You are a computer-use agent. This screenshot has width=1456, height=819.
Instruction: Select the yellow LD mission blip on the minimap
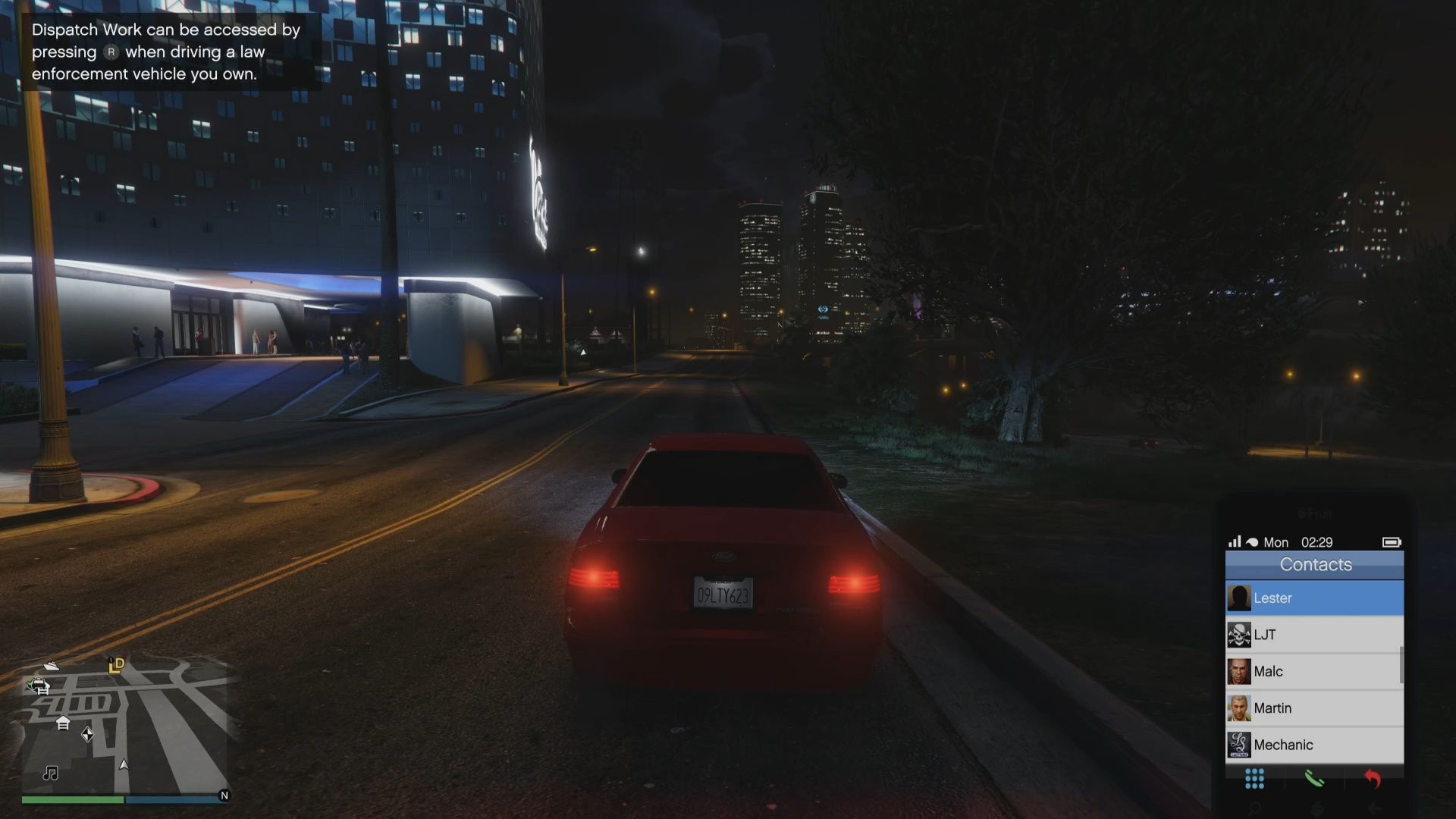click(x=115, y=666)
